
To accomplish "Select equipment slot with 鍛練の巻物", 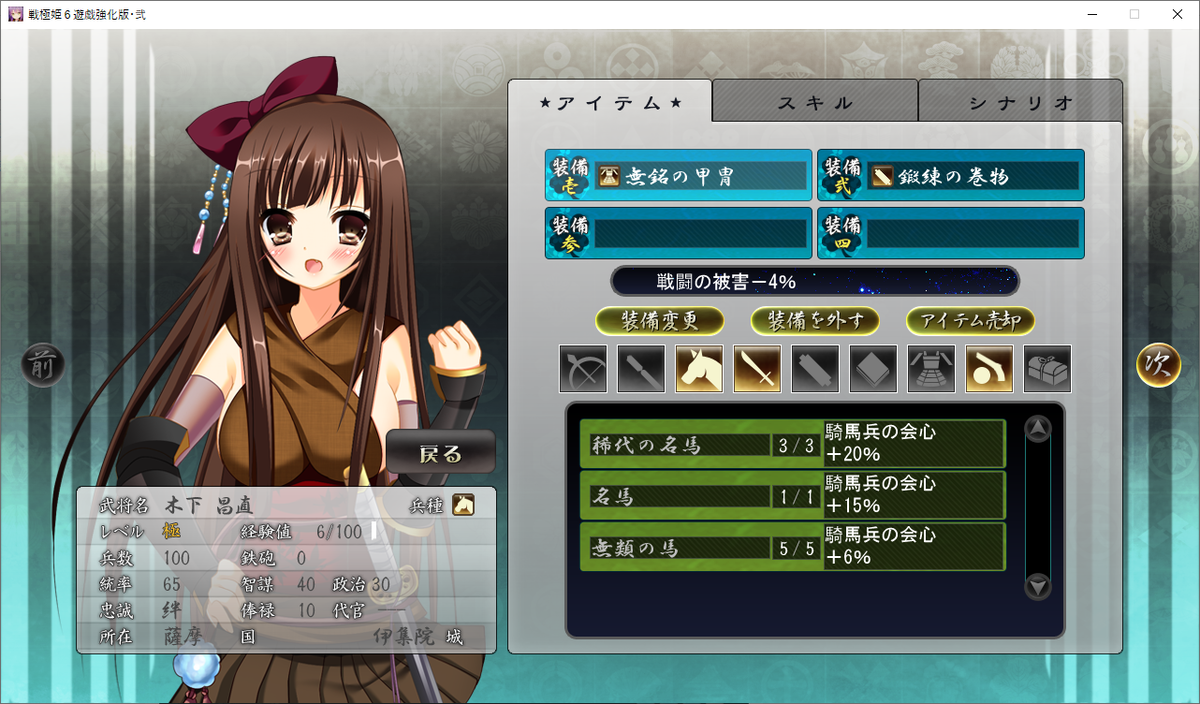I will coord(950,176).
